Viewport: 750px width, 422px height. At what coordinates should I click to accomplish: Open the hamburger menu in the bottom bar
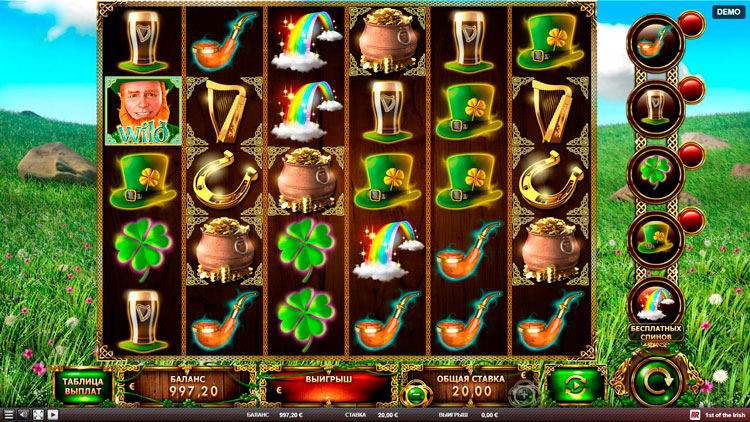[x=9, y=414]
